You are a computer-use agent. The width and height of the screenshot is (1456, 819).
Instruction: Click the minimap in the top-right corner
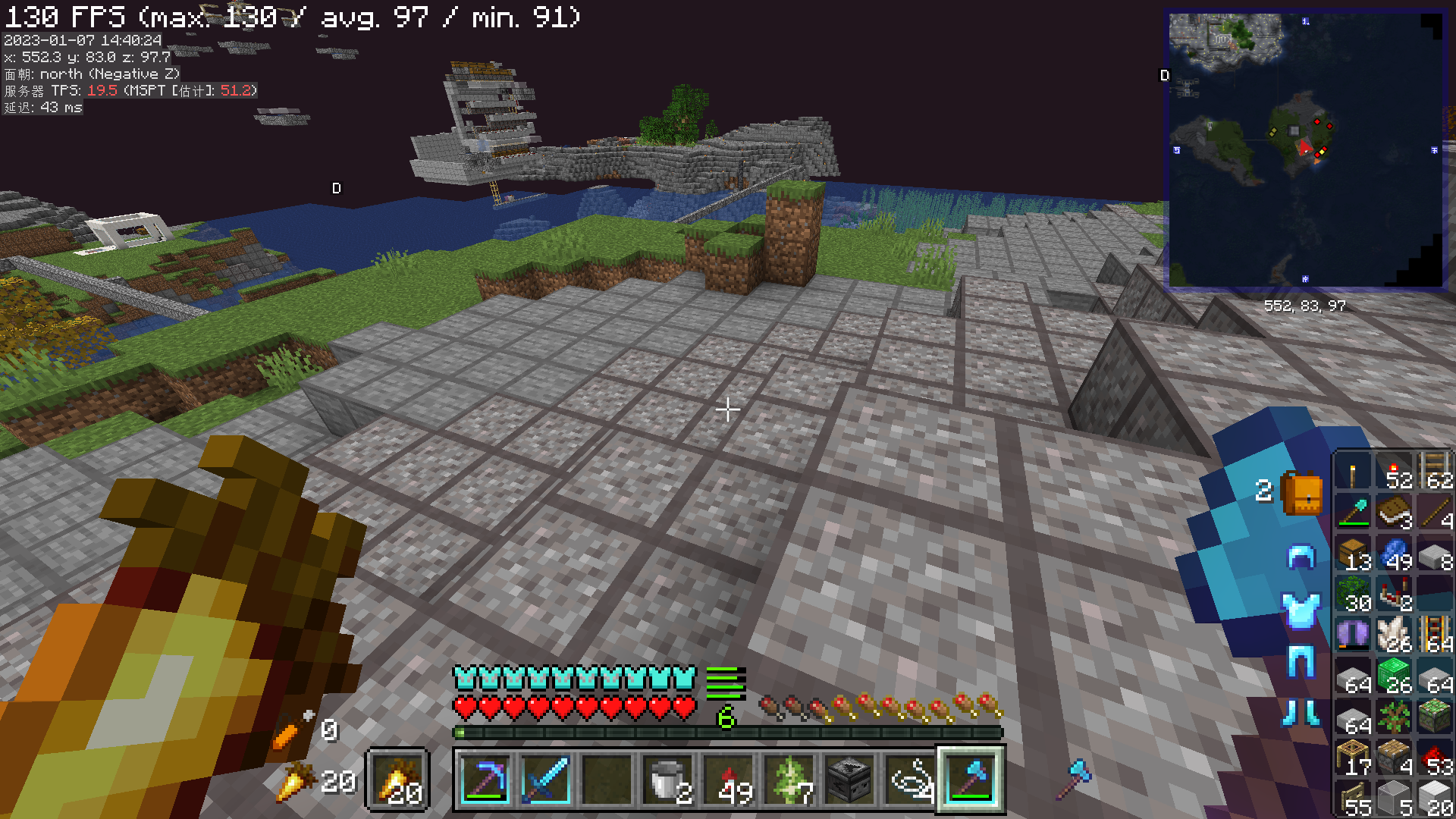coord(1304,148)
